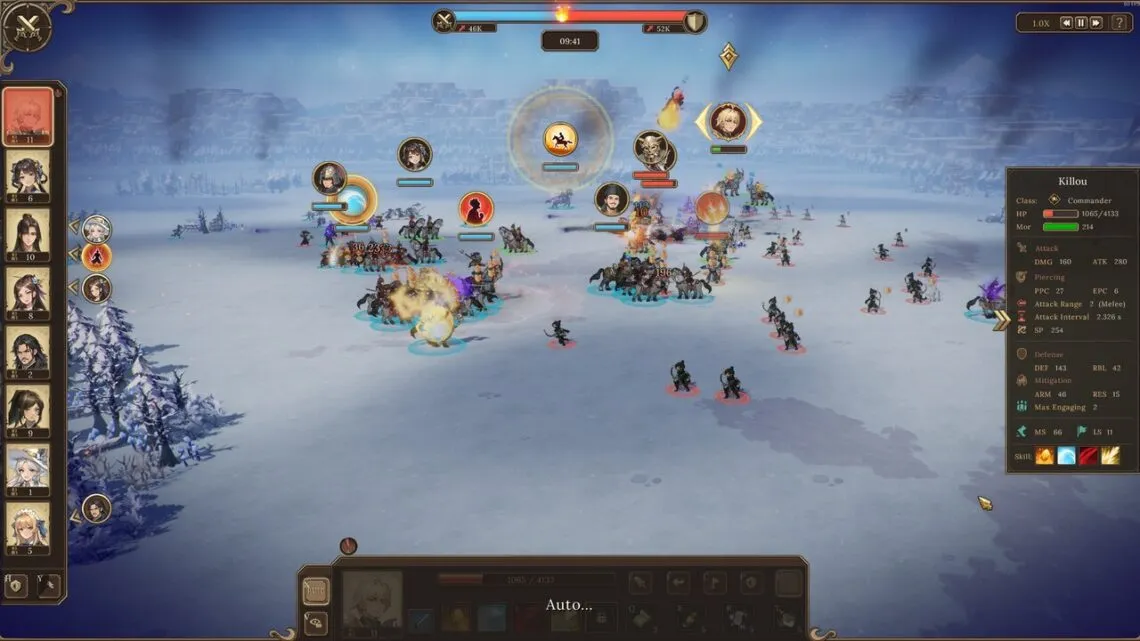The image size is (1140, 641).
Task: Pick the blonde maid portrait numbered 5
Action: pos(28,528)
